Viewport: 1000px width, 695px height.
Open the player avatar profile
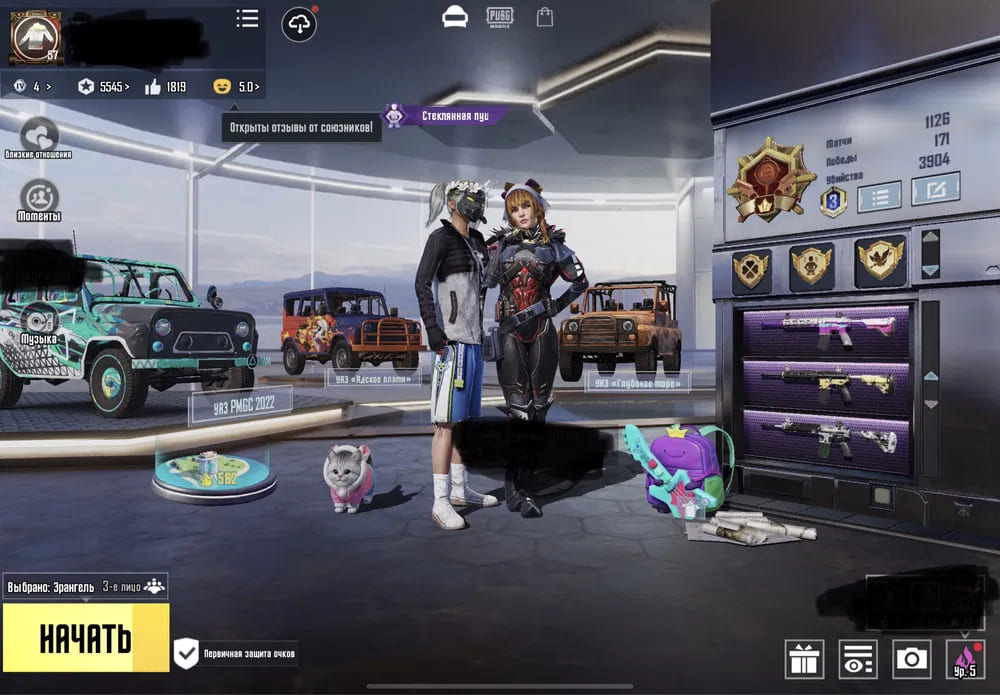35,37
